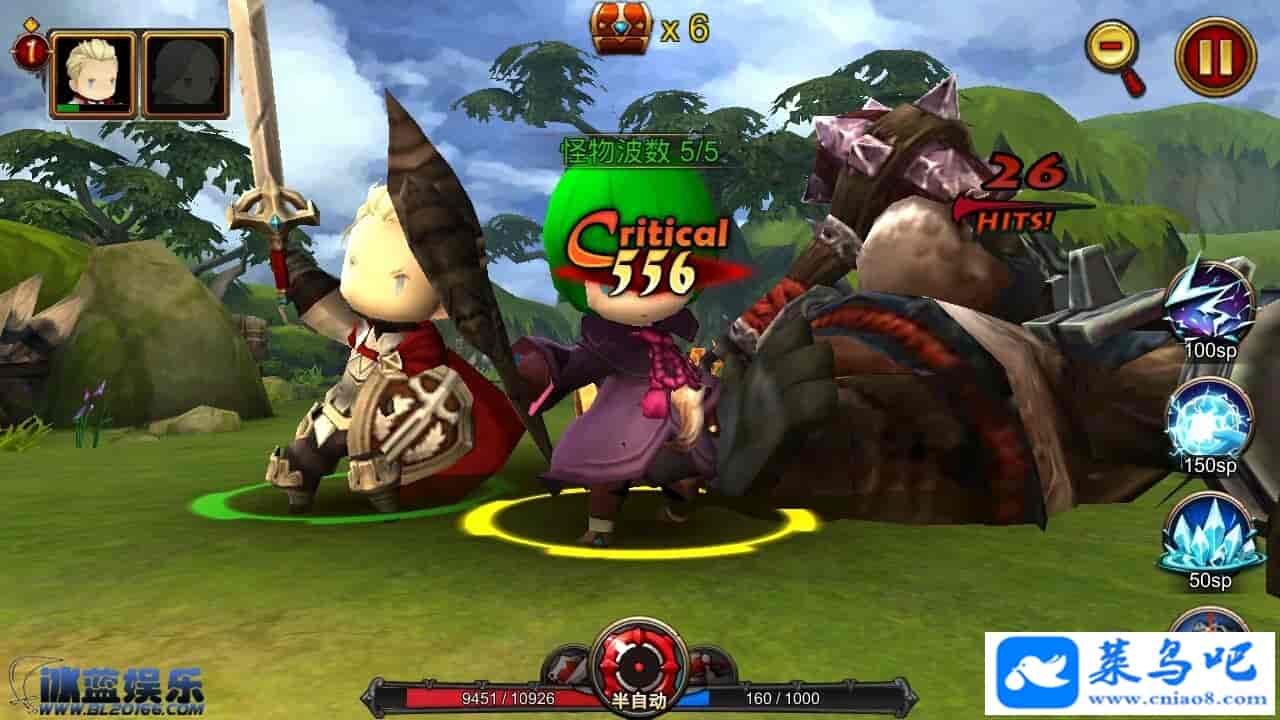1280x720 pixels.
Task: Tap the treasure chest loot icon
Action: pos(621,28)
